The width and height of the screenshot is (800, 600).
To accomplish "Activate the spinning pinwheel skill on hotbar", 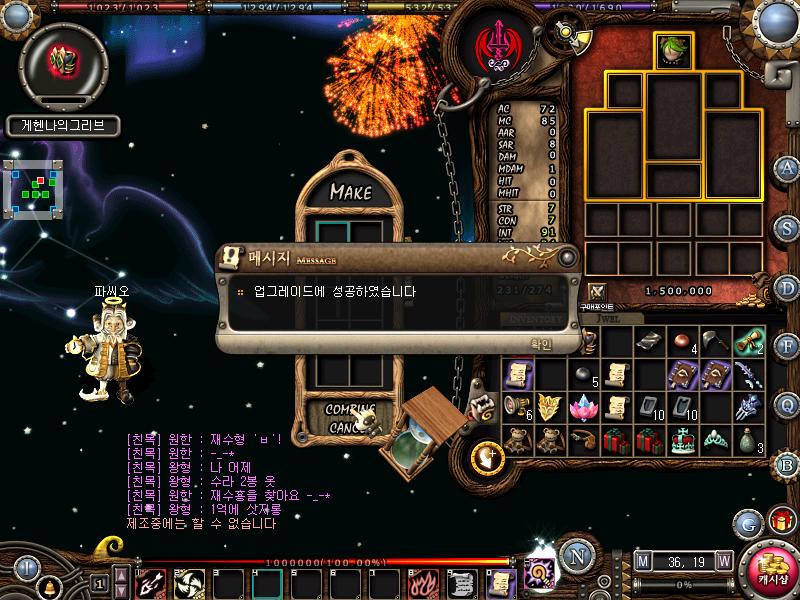I will point(189,581).
